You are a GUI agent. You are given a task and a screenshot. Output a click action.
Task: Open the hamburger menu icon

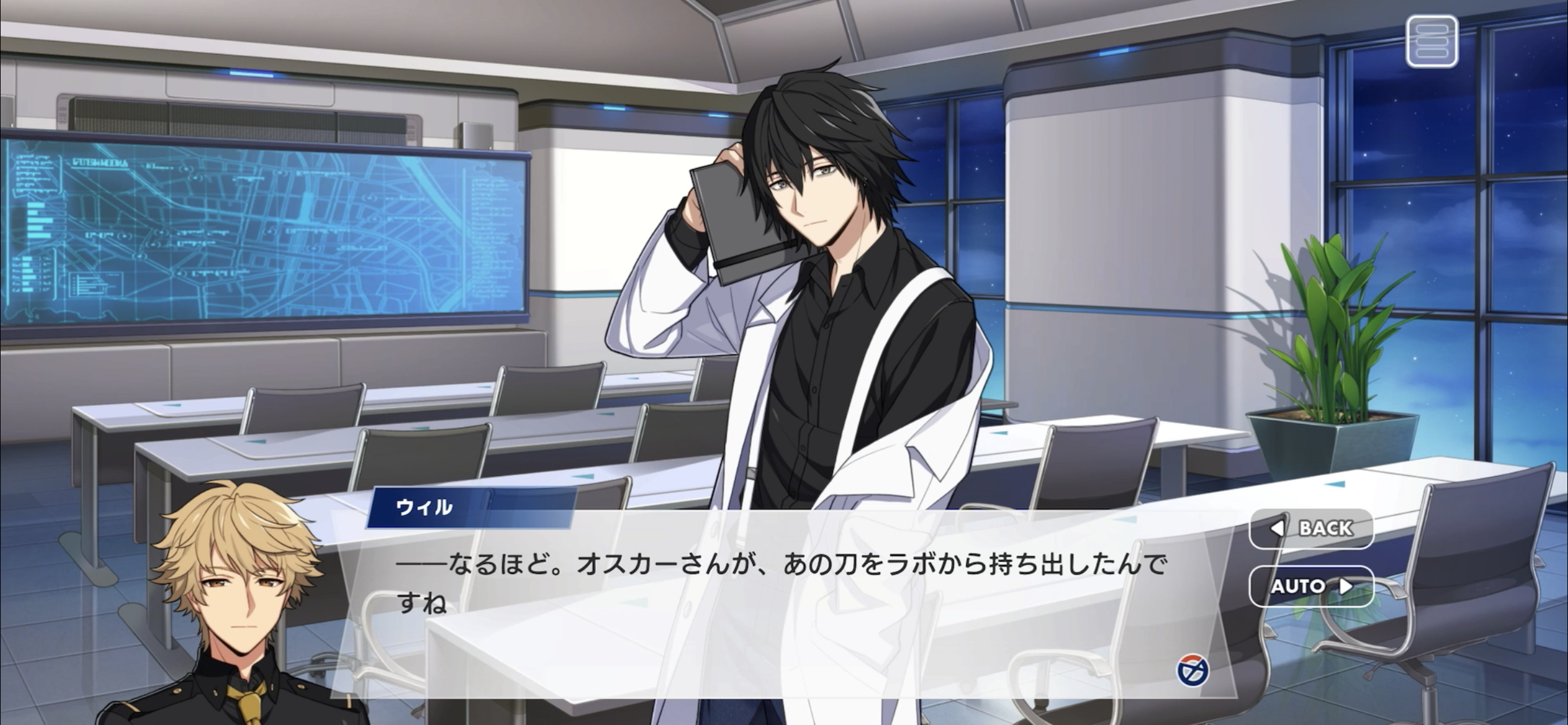[x=1431, y=42]
